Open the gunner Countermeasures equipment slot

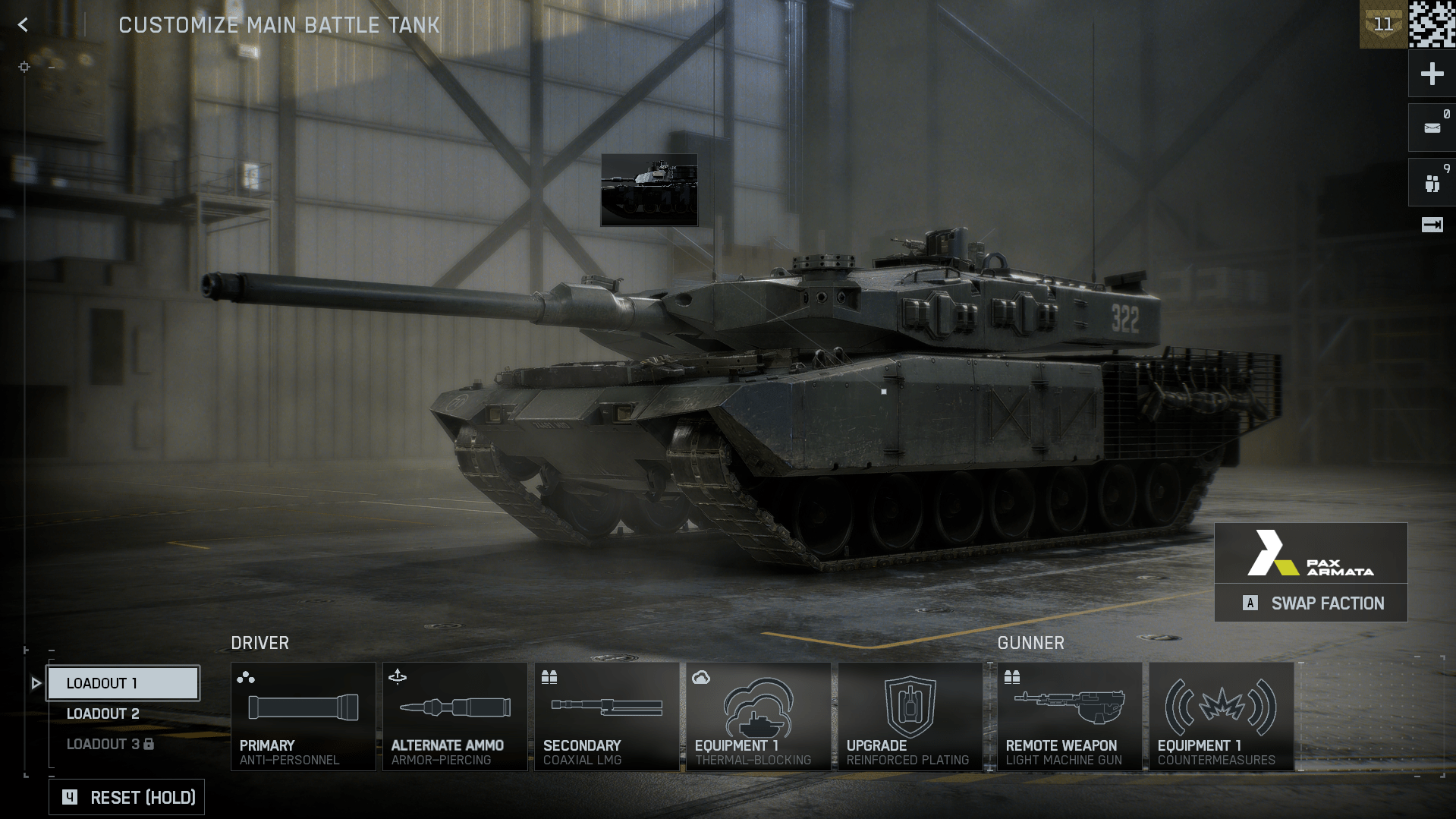pos(1221,717)
